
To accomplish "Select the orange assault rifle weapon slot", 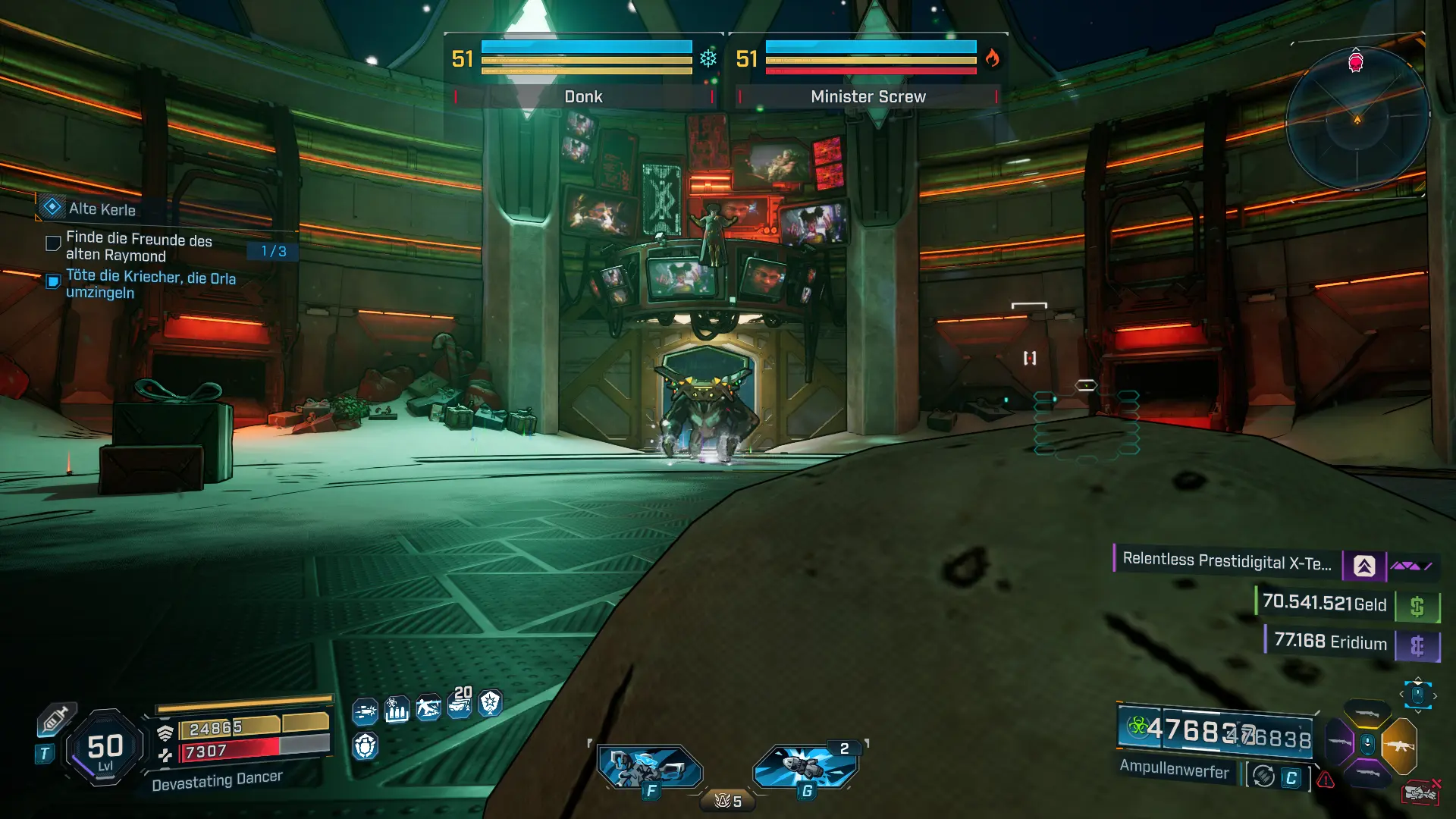I will [x=1399, y=745].
